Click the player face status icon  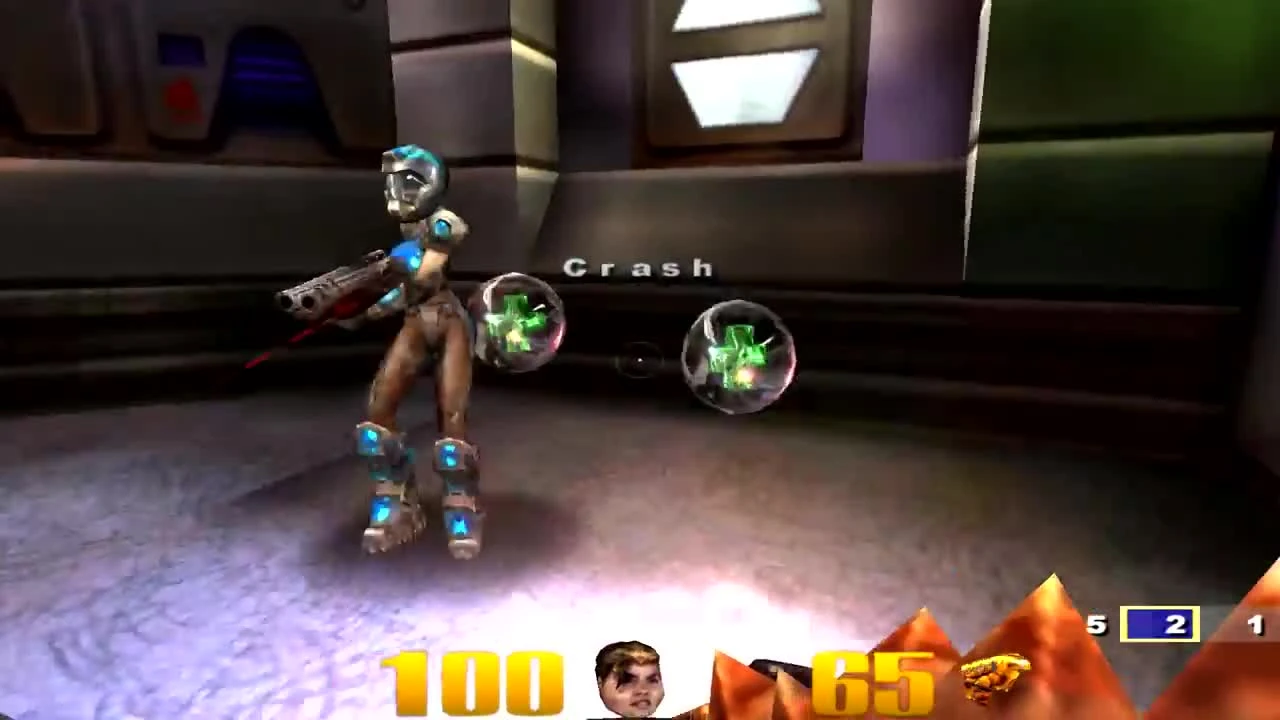628,678
